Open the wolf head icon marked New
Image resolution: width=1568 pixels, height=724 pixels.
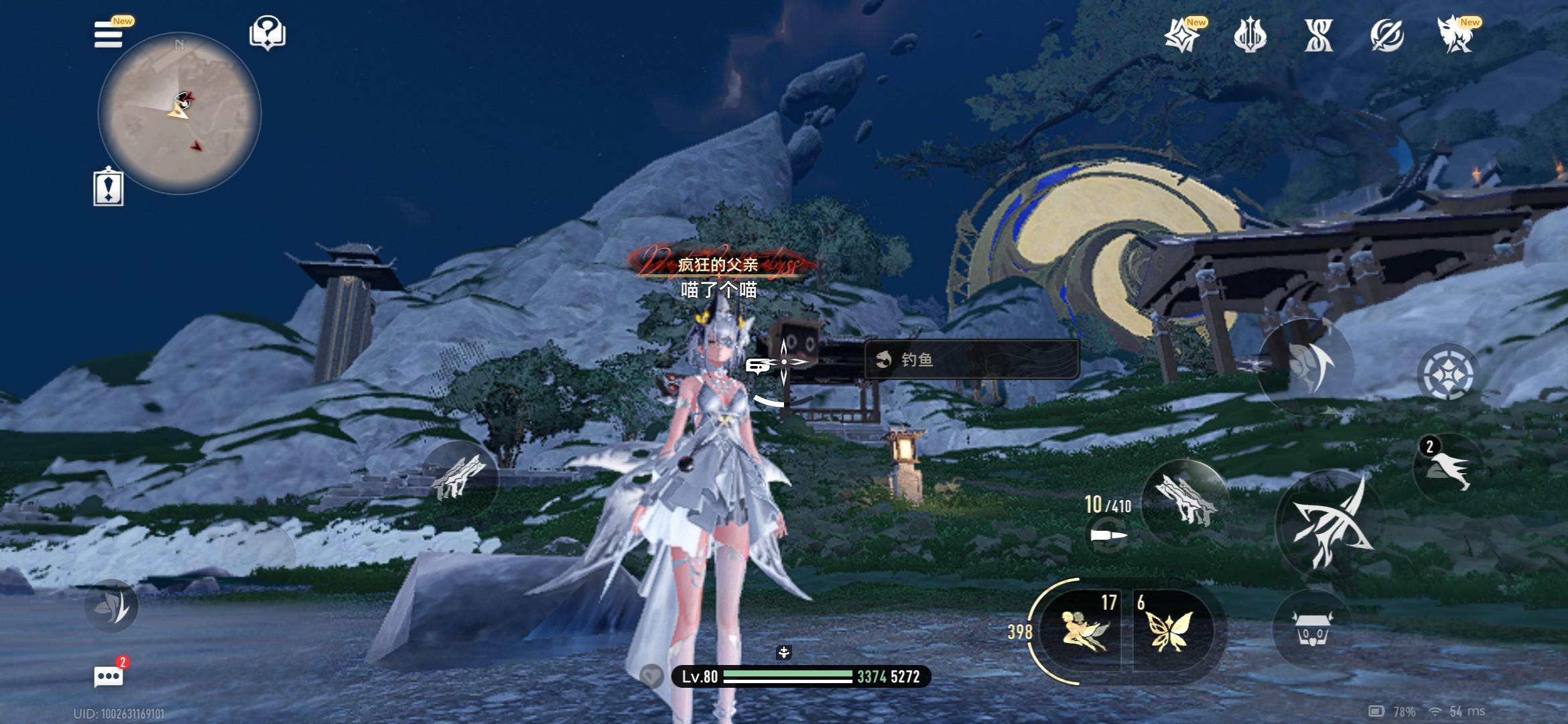[1455, 35]
